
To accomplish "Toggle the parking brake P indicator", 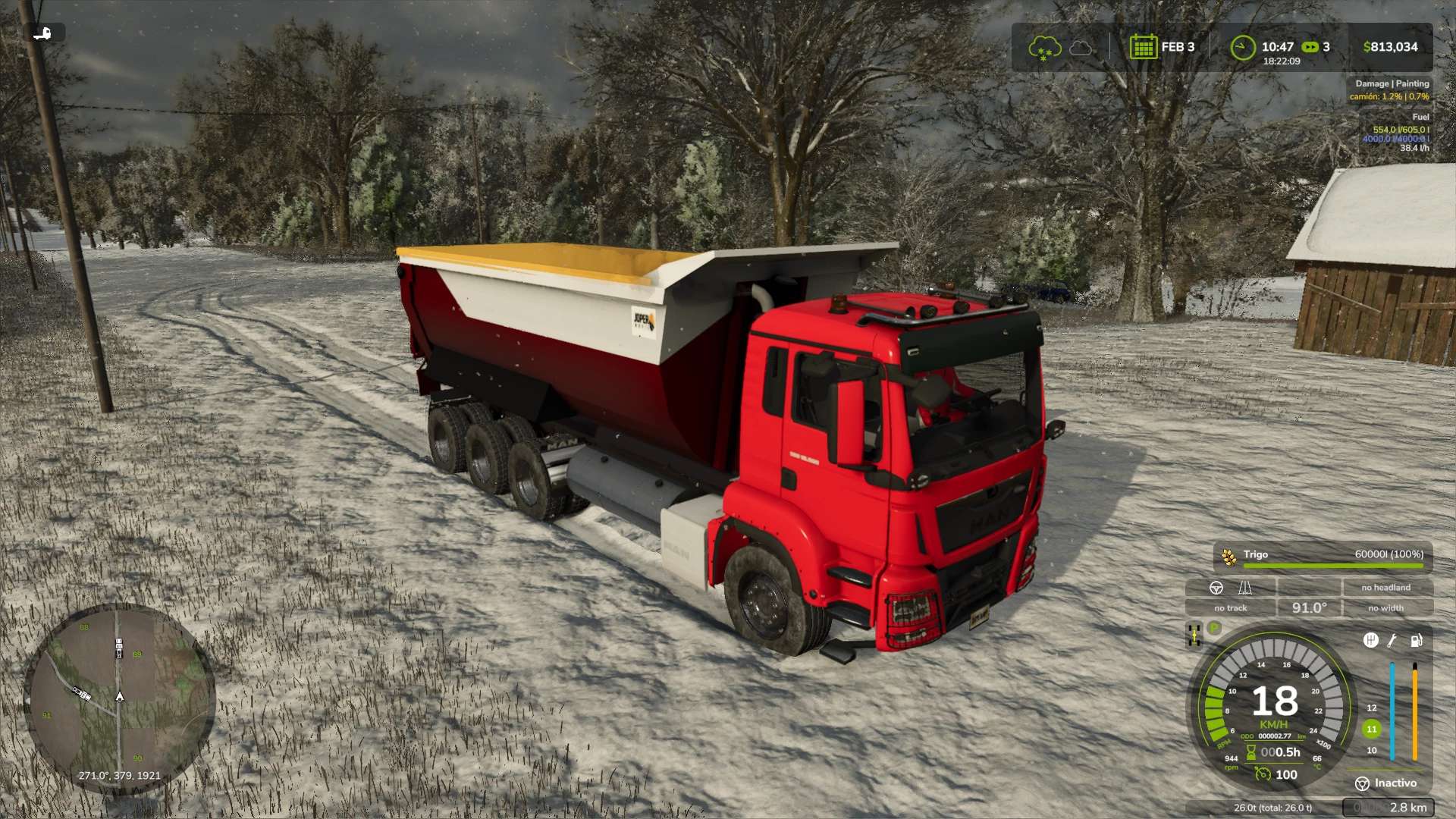I will point(1214,628).
